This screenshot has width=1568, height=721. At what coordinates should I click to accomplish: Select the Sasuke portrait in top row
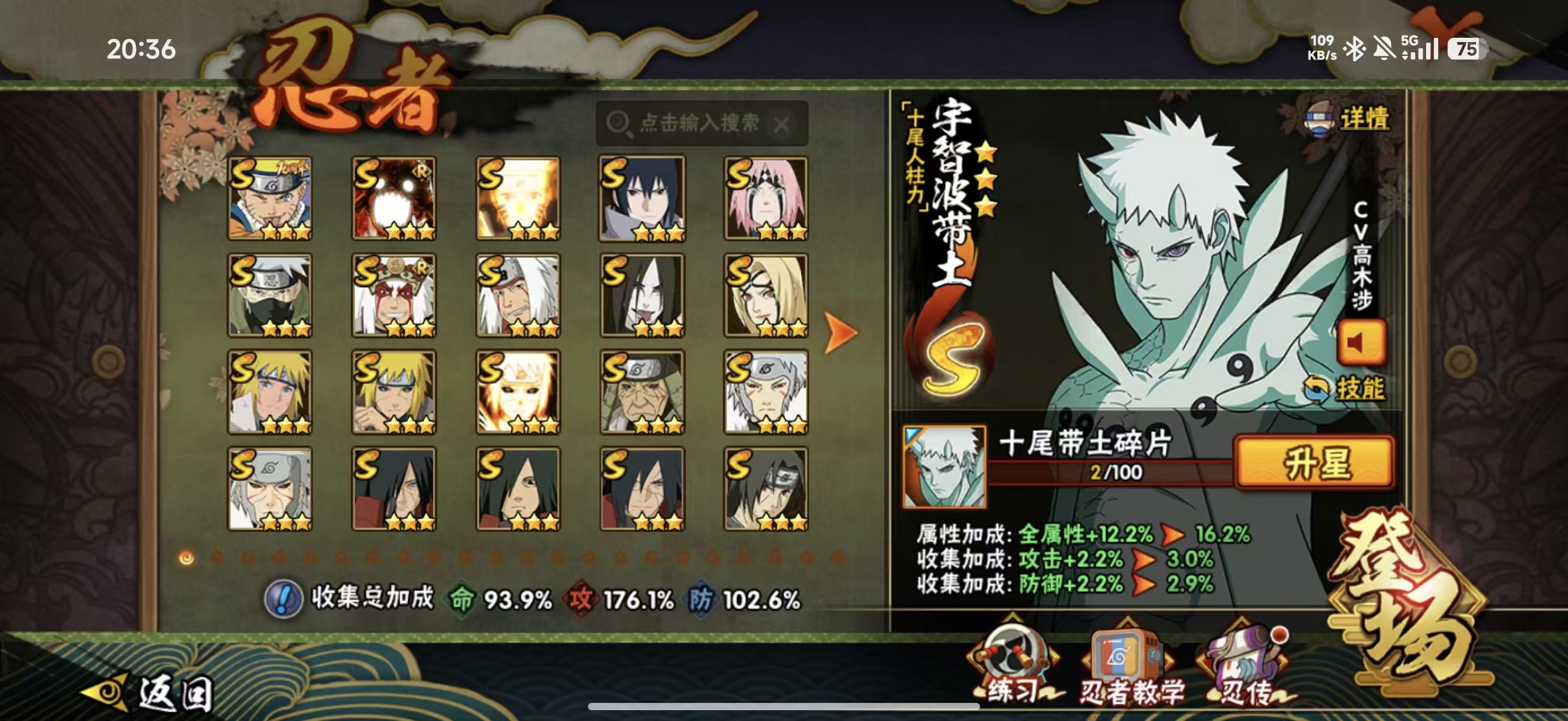click(642, 198)
